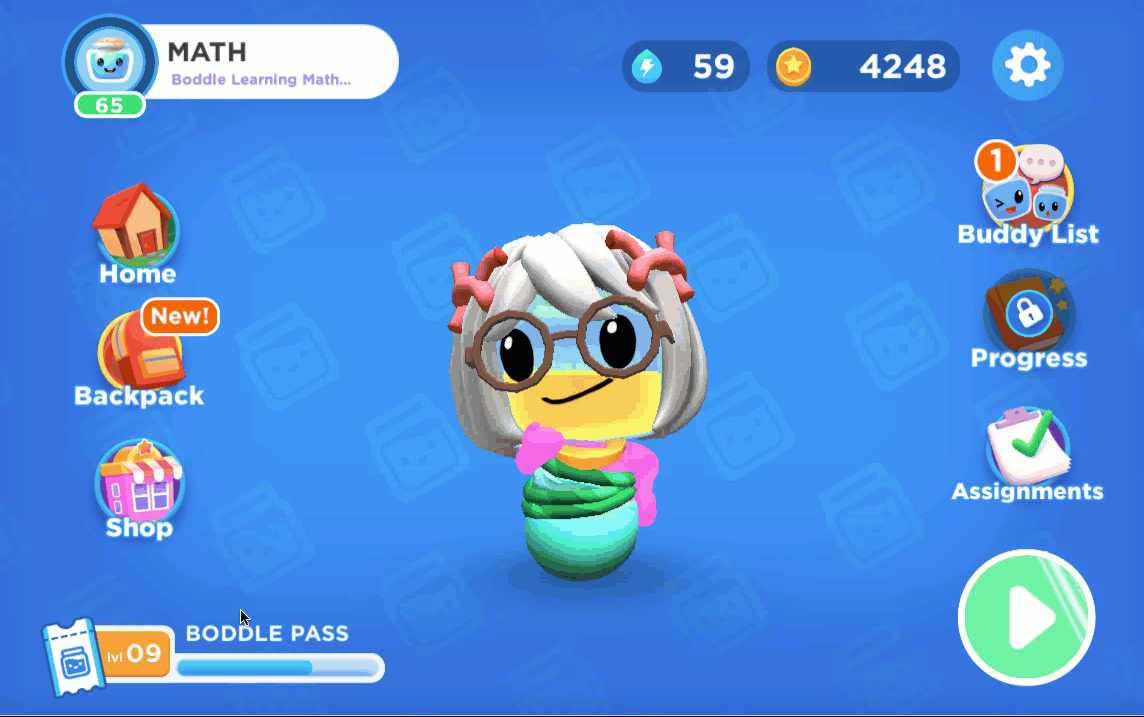The width and height of the screenshot is (1144, 717).
Task: Visit the Shop
Action: pyautogui.click(x=139, y=490)
